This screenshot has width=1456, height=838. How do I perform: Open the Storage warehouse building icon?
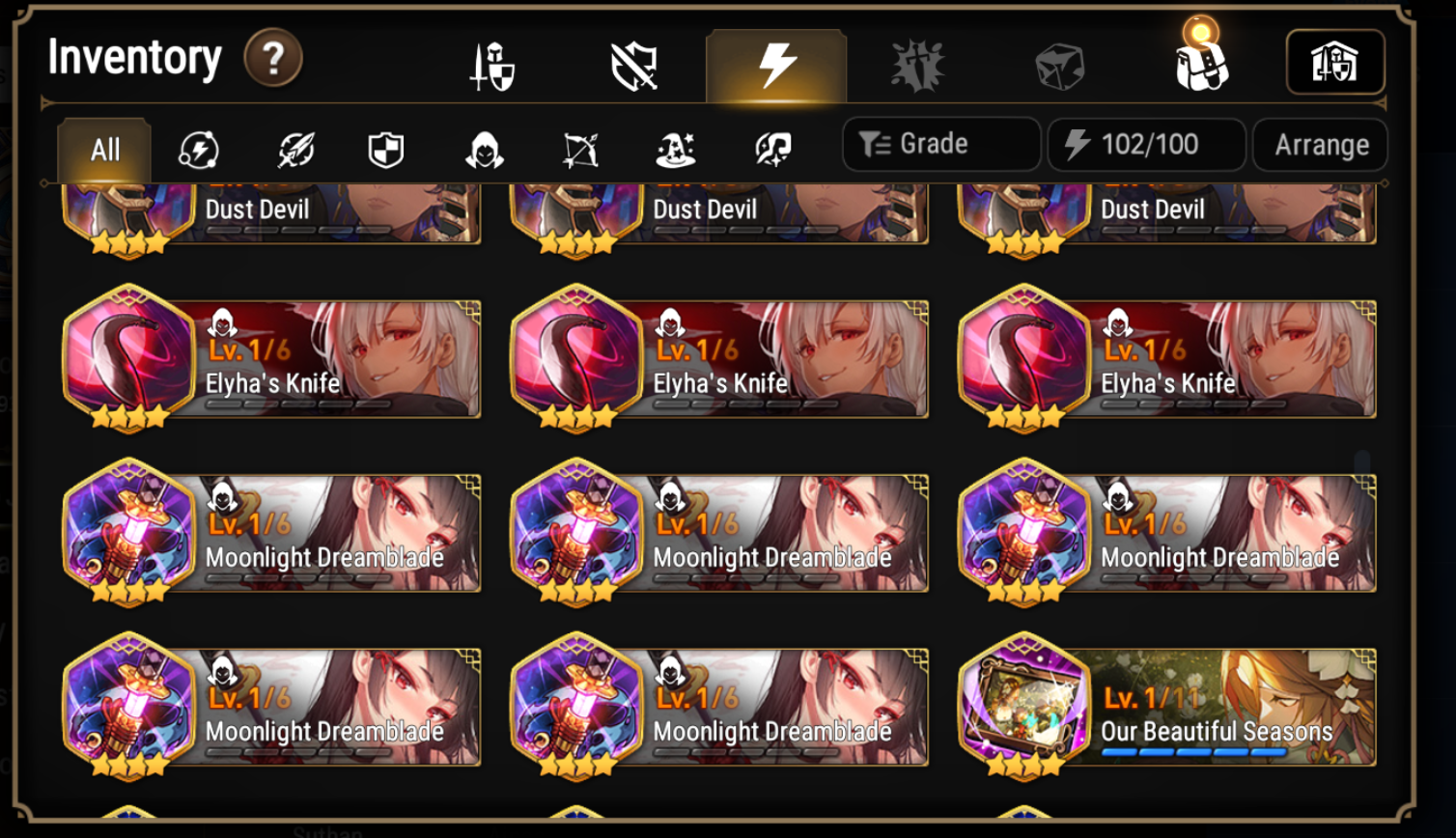coord(1333,63)
